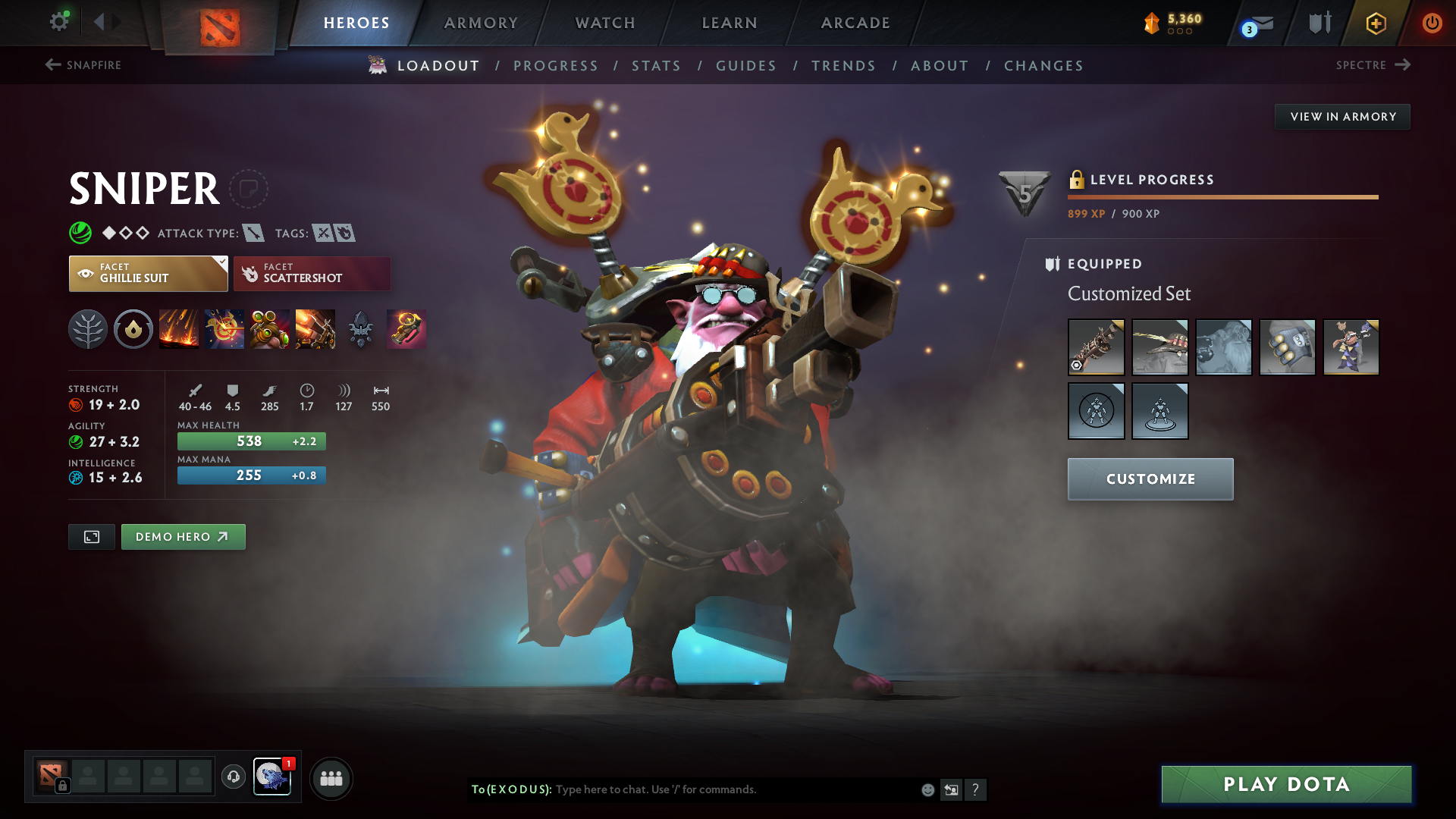The height and width of the screenshot is (819, 1456).
Task: Quit game with the power button
Action: (x=1432, y=23)
